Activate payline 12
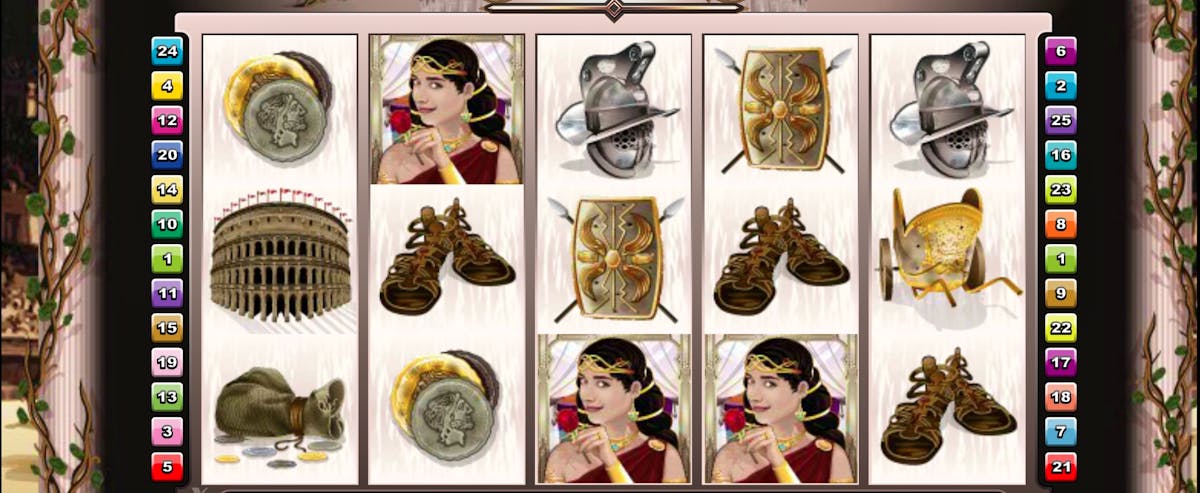The height and width of the screenshot is (493, 1200). [x=166, y=120]
